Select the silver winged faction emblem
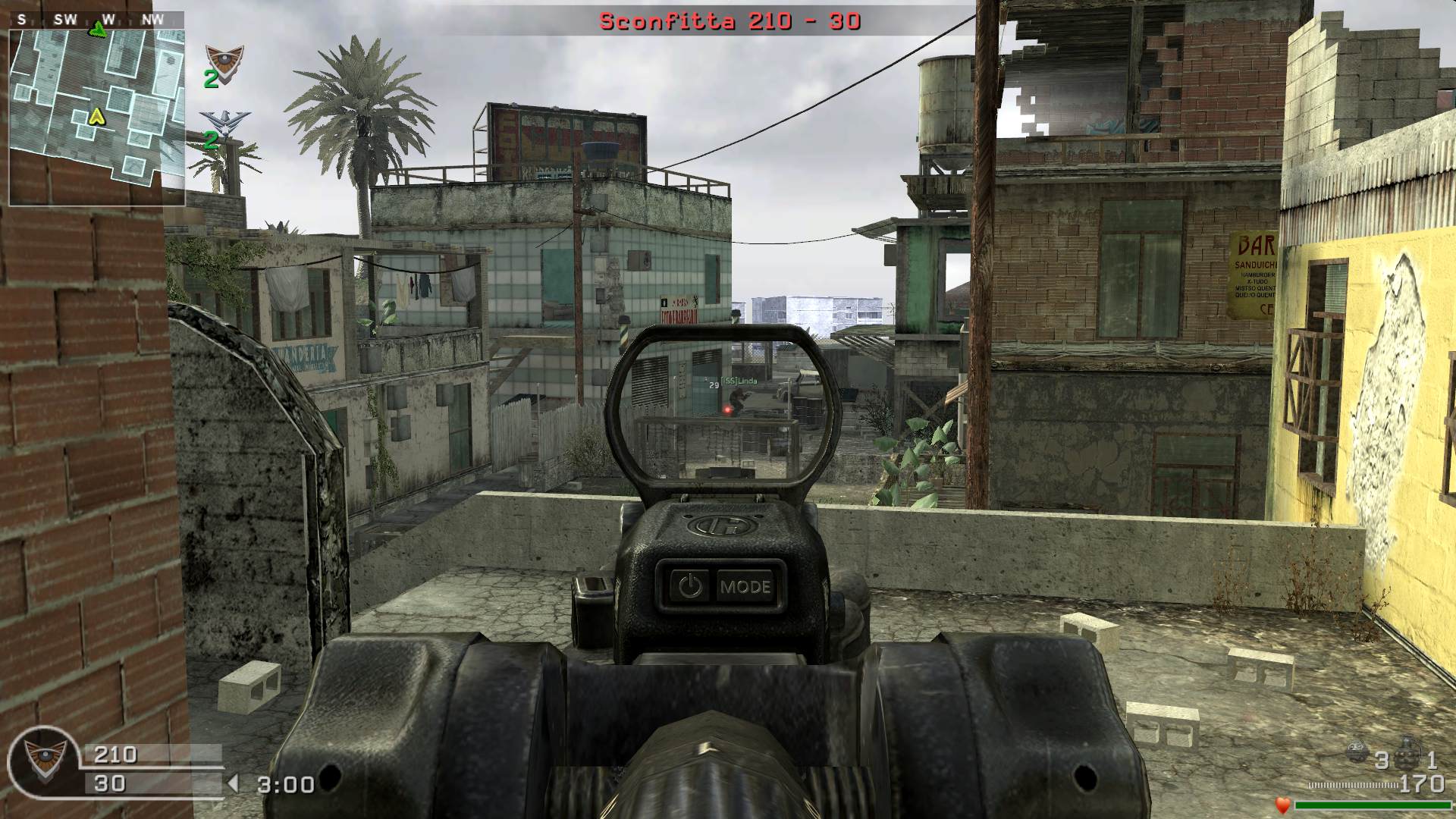The height and width of the screenshot is (819, 1456). coord(221,122)
